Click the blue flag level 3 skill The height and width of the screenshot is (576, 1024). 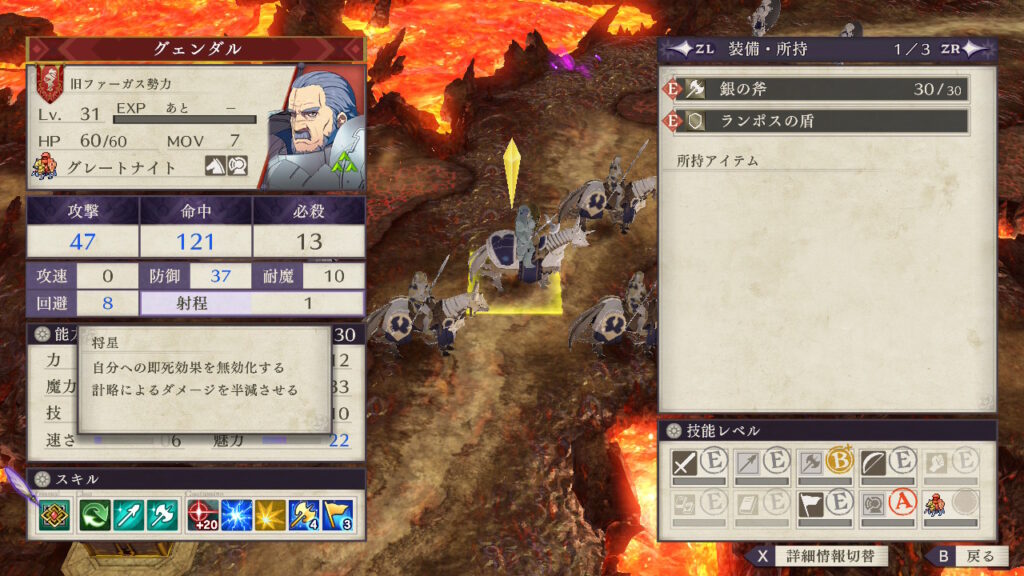coord(338,515)
